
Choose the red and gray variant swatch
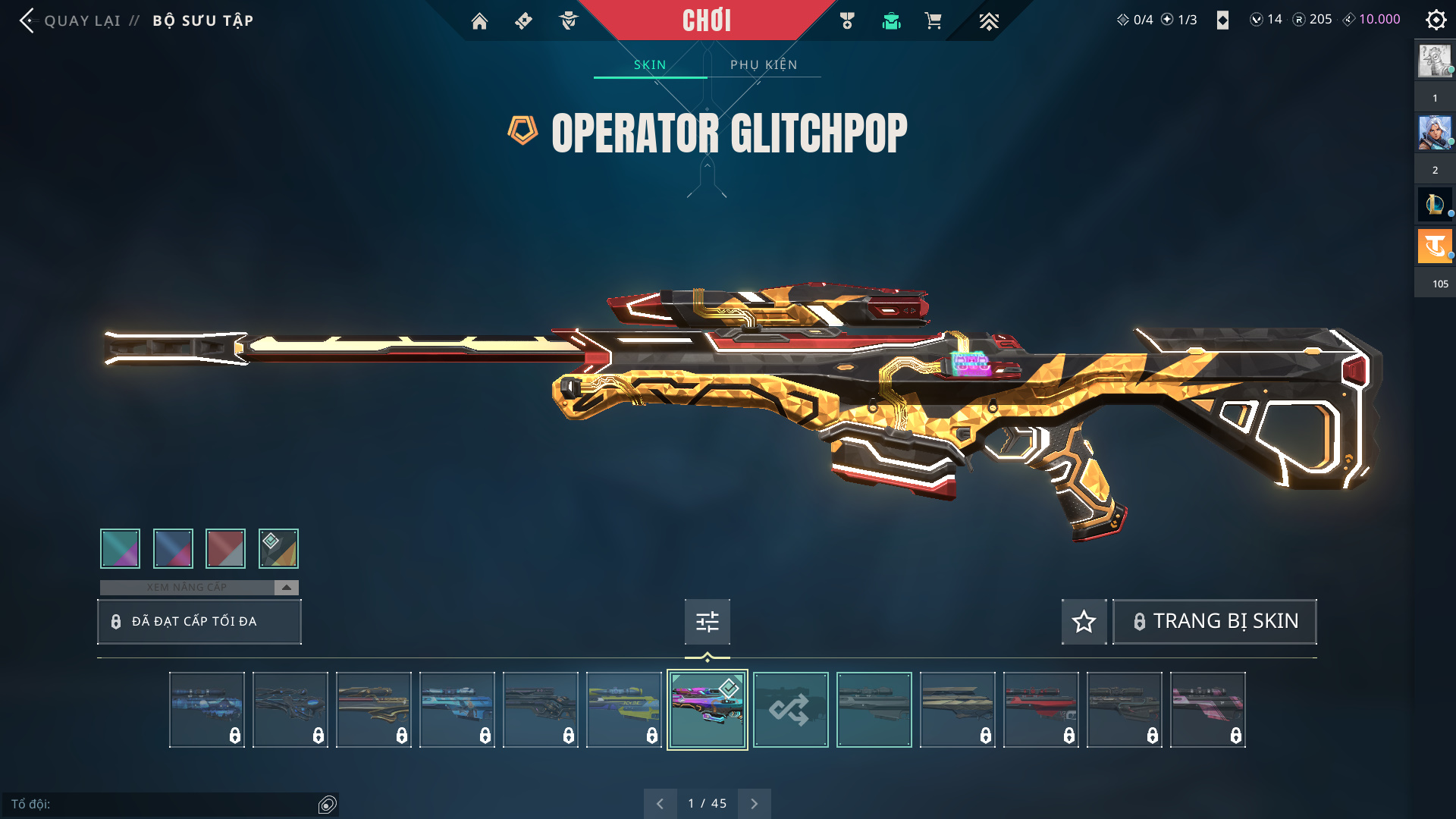225,548
